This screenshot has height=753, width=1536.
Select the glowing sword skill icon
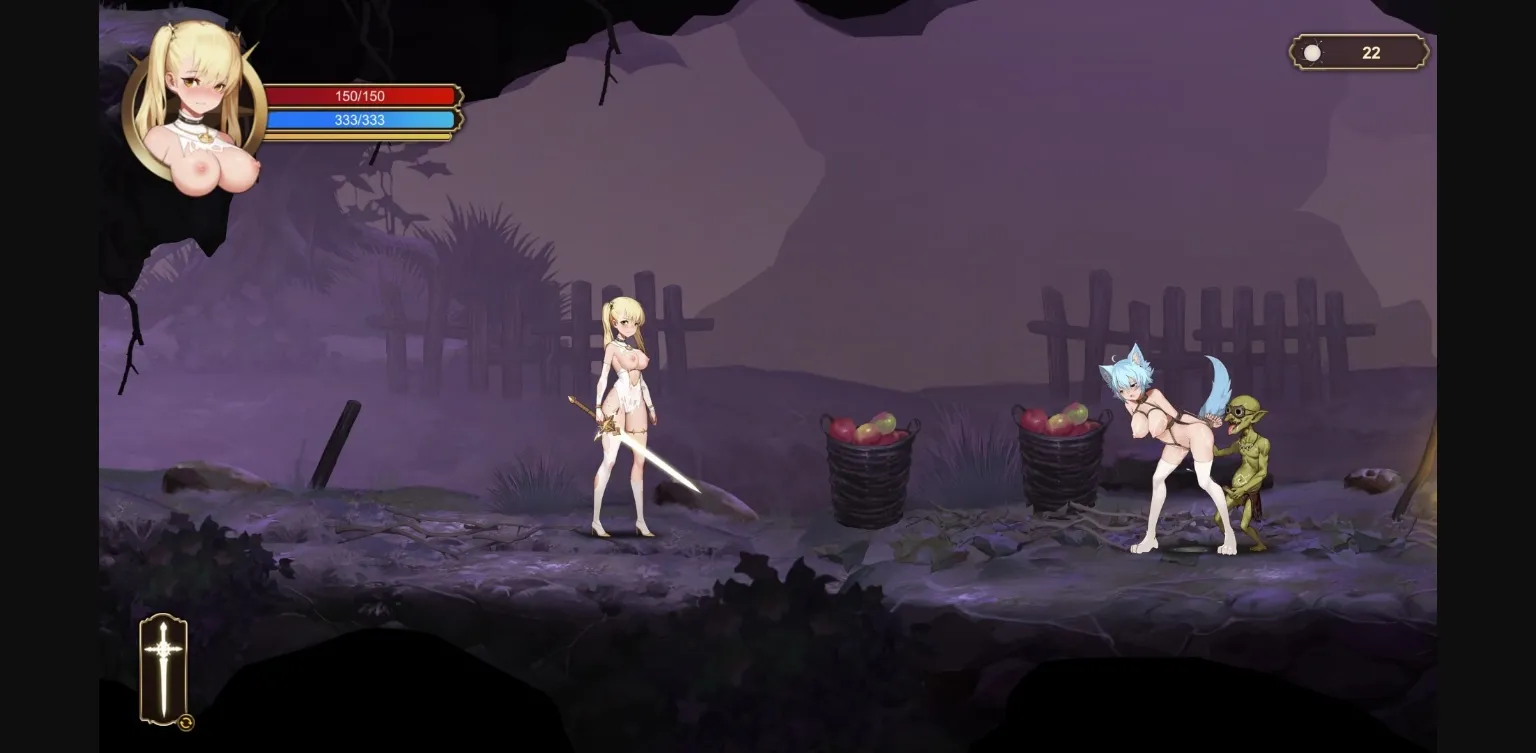164,665
